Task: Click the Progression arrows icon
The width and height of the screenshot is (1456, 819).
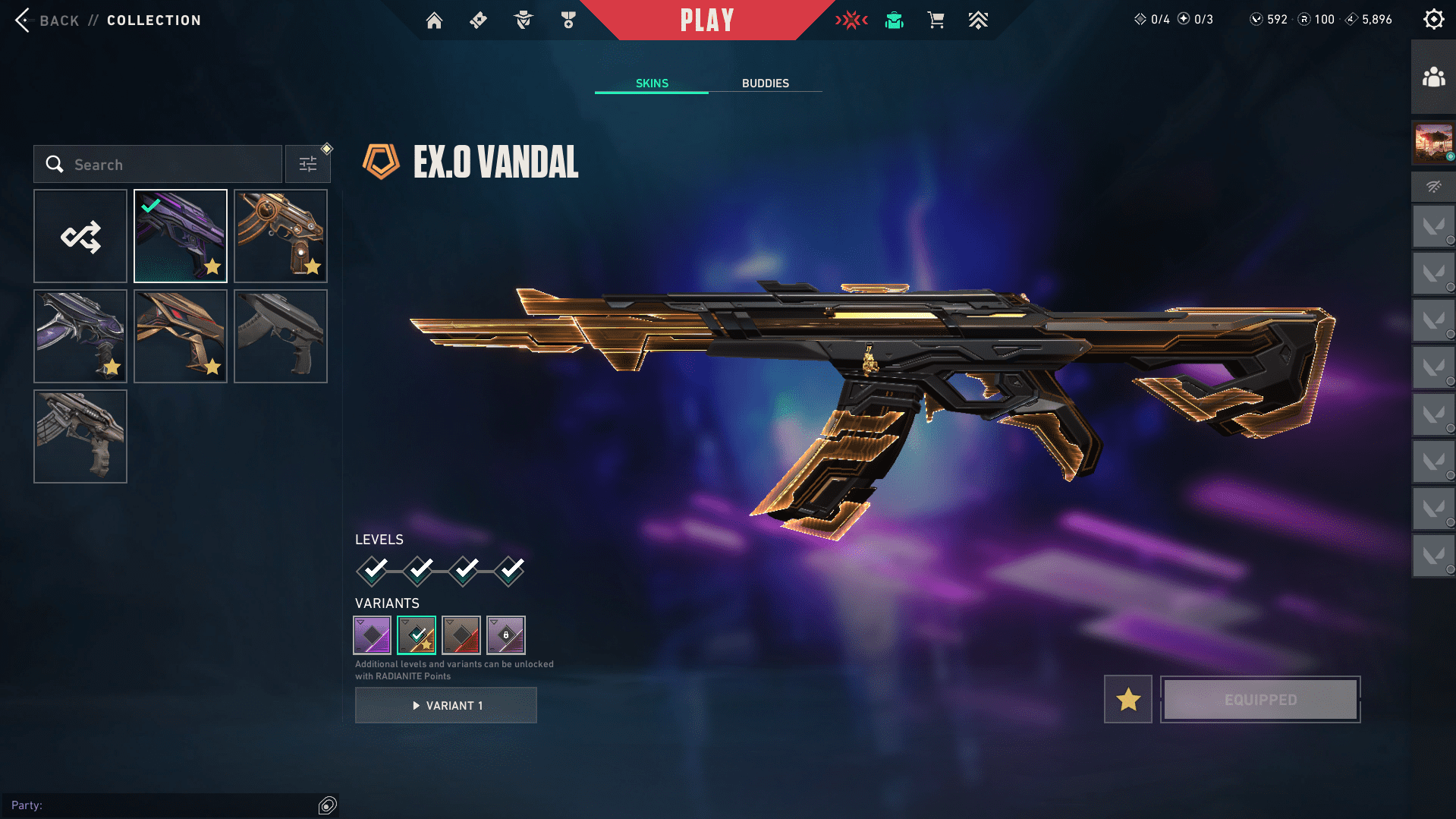Action: (978, 20)
